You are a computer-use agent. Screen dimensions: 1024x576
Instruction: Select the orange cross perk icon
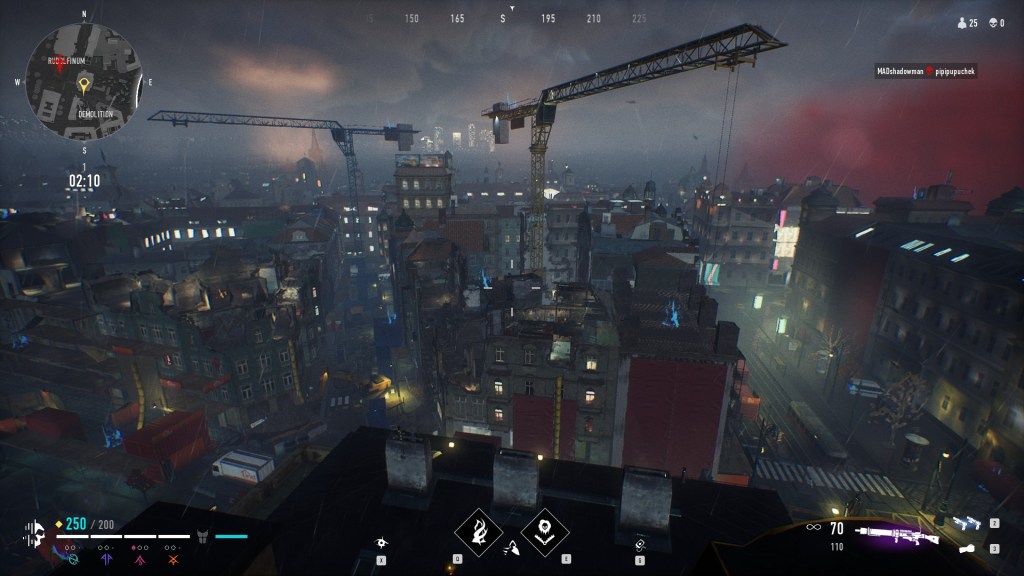tap(173, 560)
